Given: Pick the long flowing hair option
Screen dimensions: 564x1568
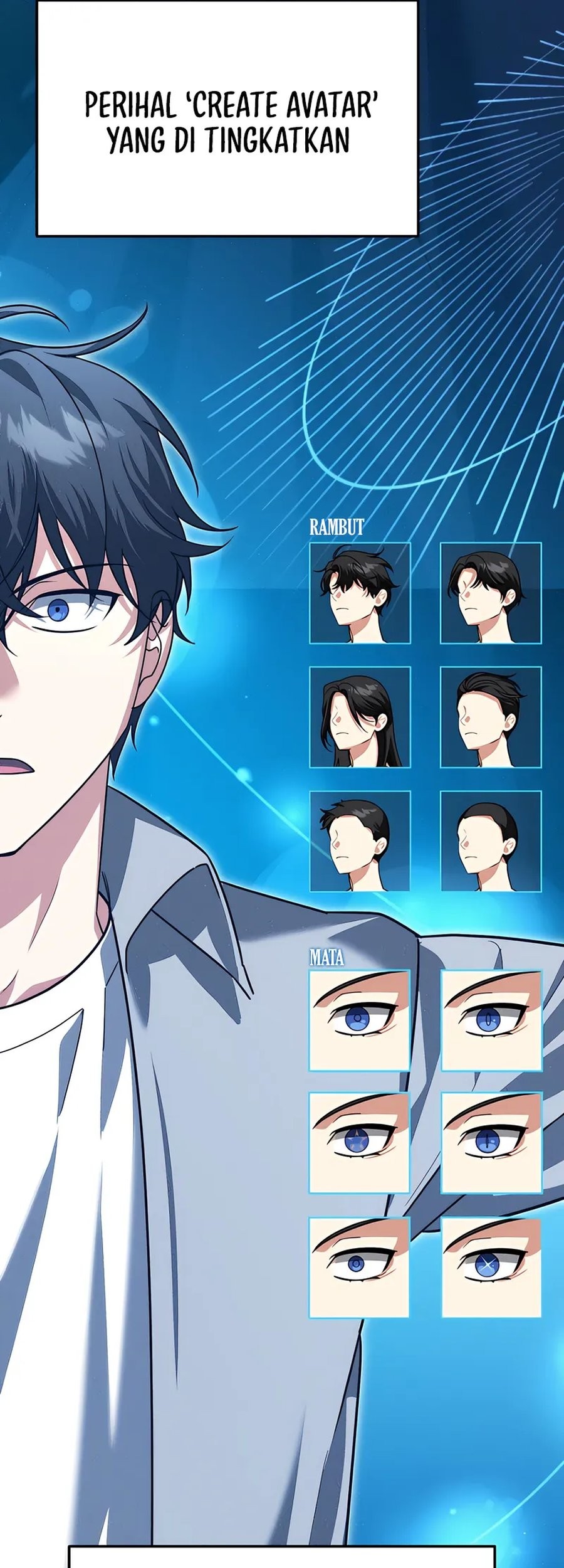Looking at the screenshot, I should [360, 717].
